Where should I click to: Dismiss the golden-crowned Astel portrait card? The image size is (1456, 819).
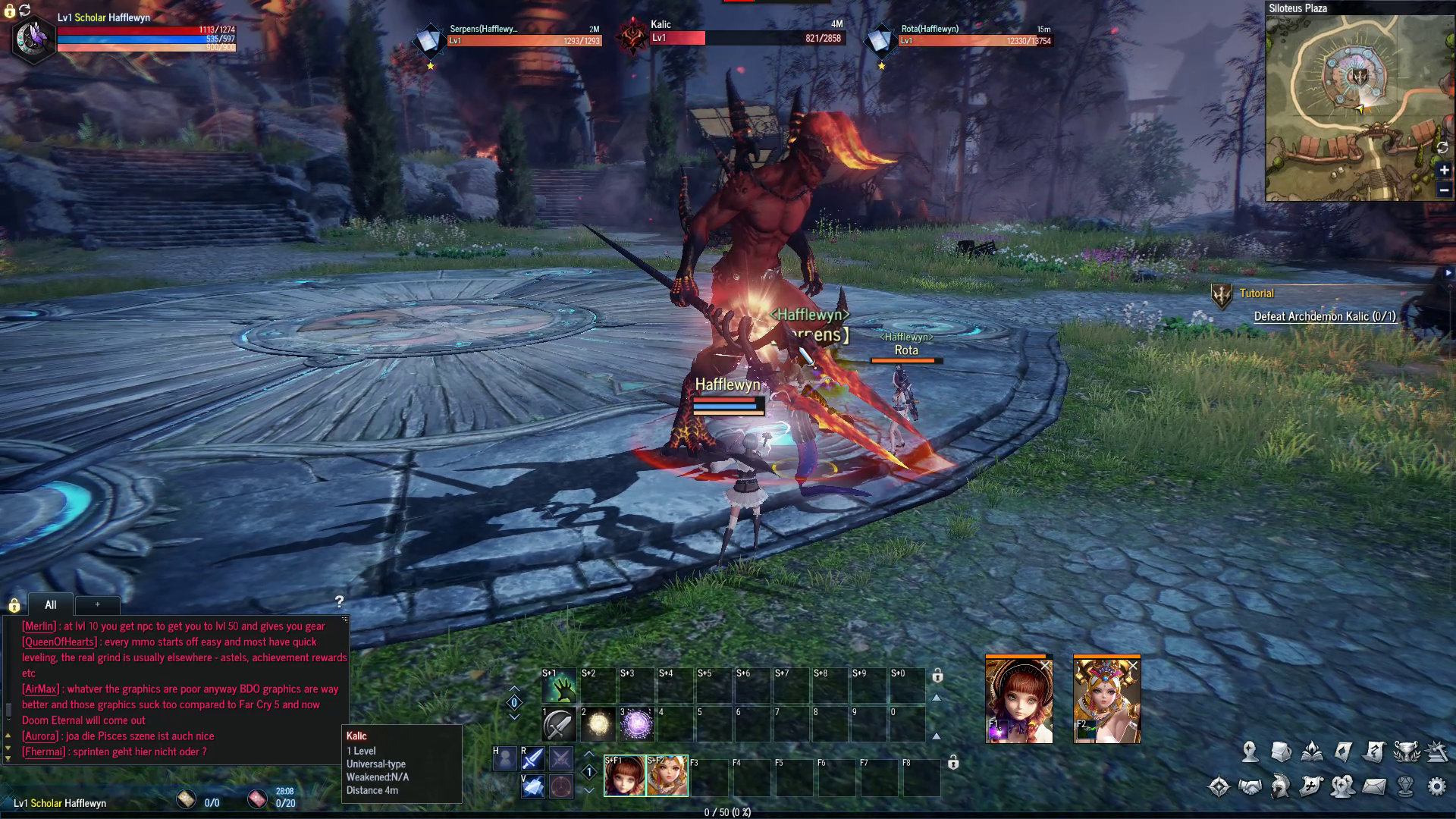tap(1133, 666)
